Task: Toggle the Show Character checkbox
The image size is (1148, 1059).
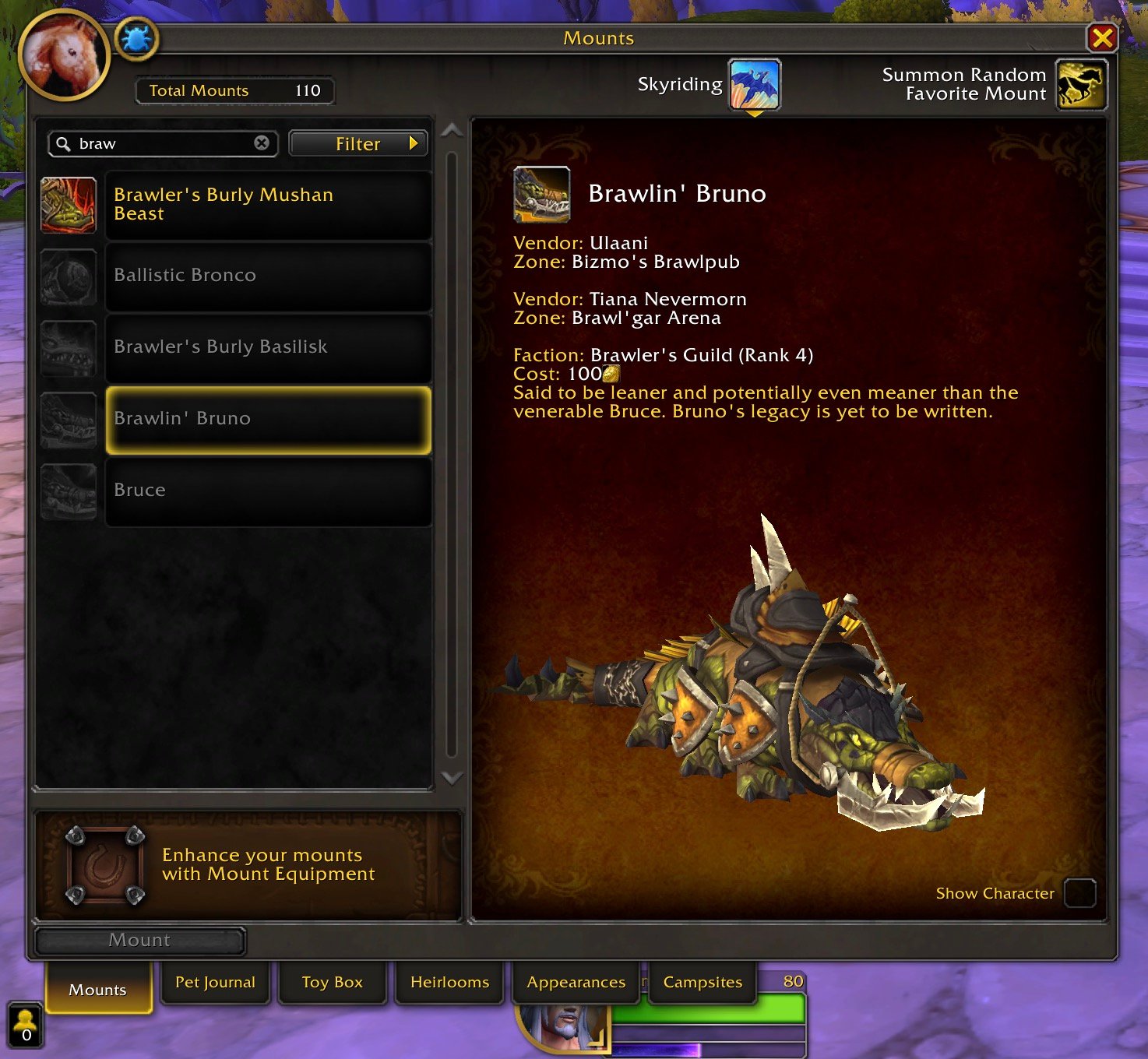Action: pyautogui.click(x=1079, y=893)
